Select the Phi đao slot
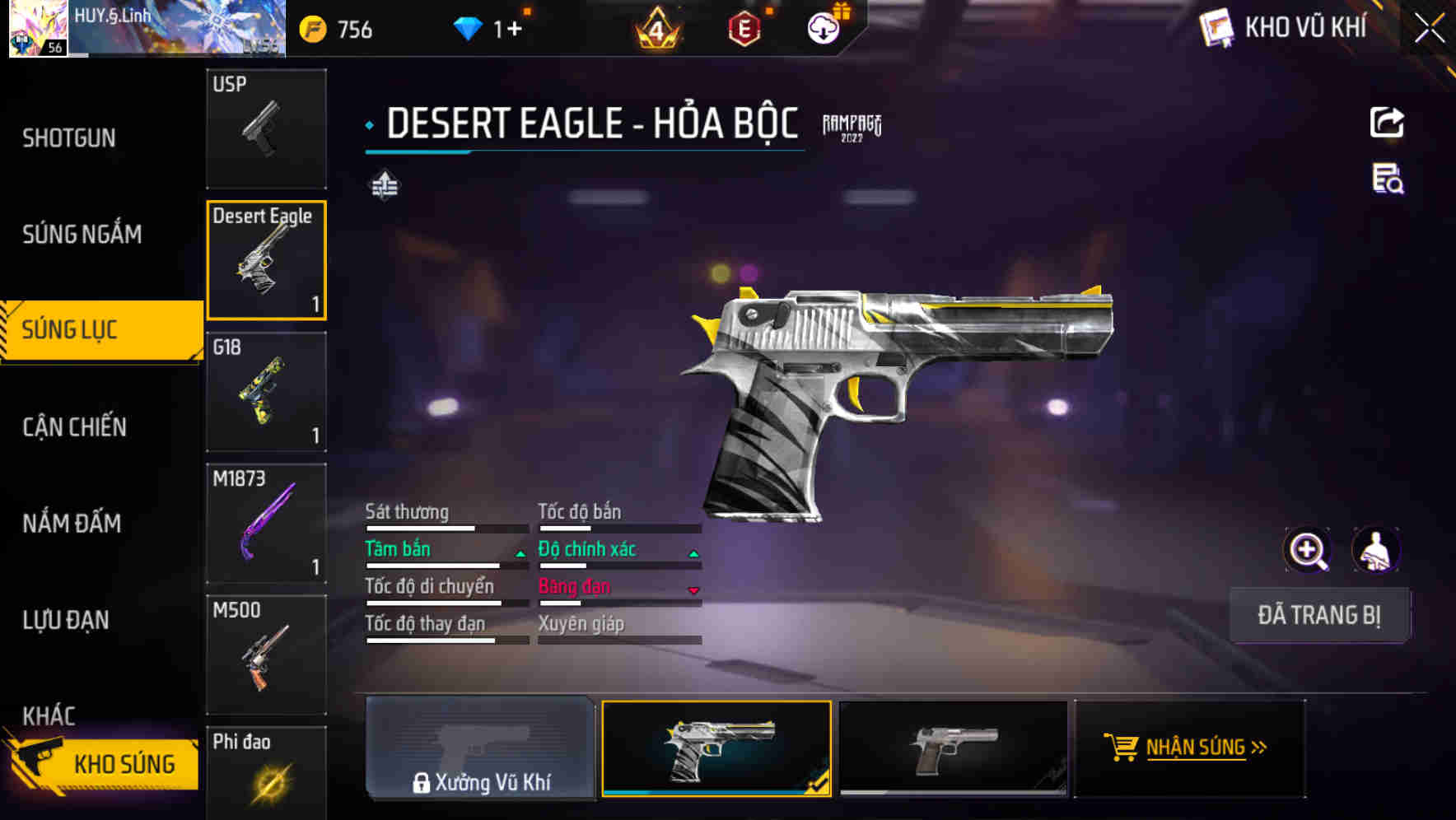 (266, 772)
